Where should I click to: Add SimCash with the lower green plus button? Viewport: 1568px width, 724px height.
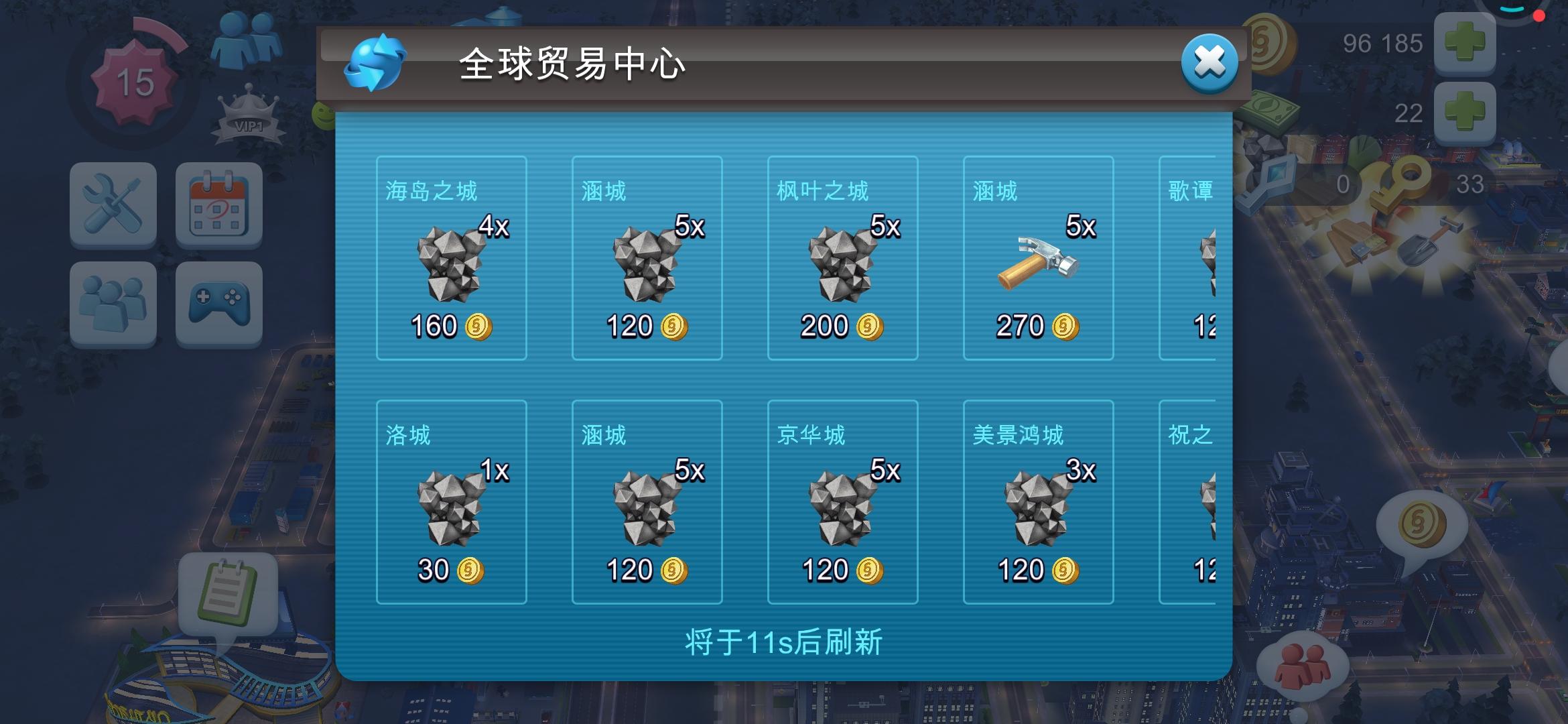pyautogui.click(x=1464, y=114)
